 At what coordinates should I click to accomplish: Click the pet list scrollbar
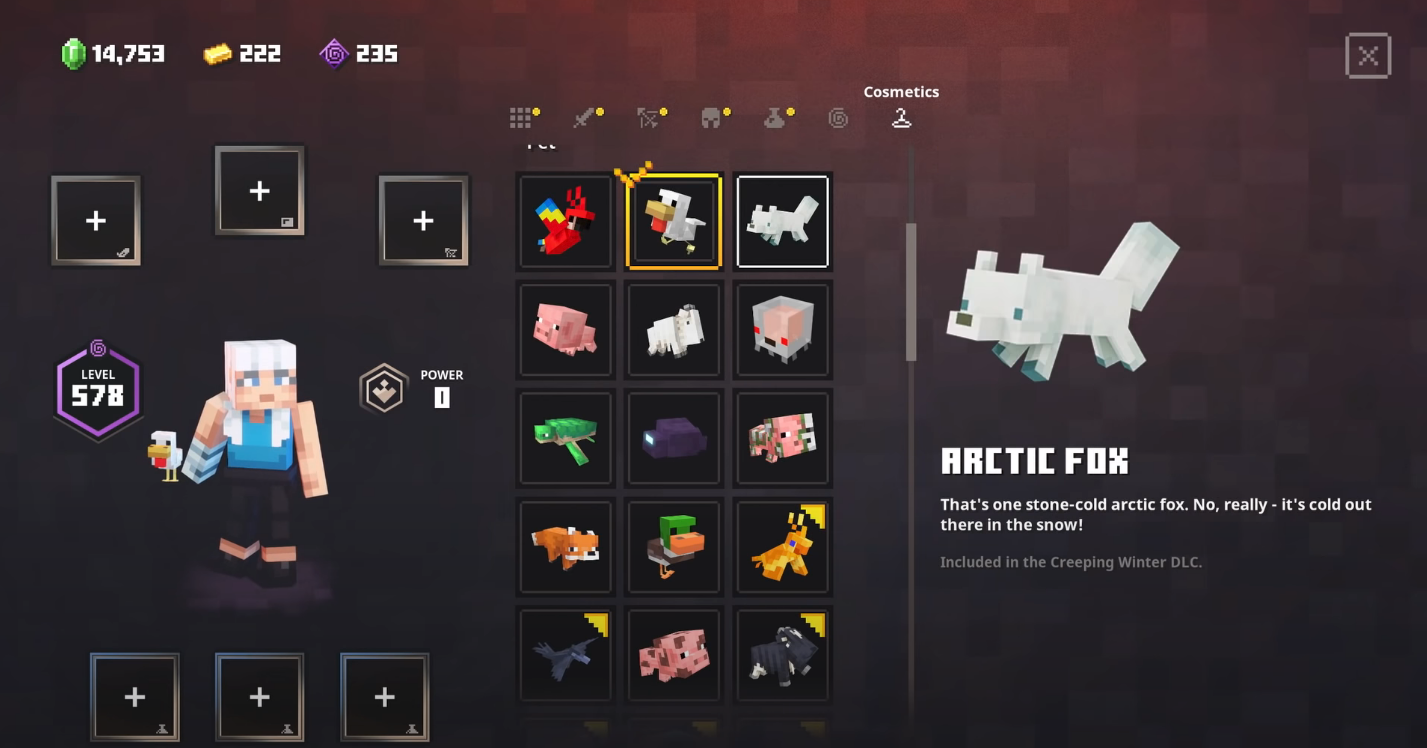pos(911,292)
